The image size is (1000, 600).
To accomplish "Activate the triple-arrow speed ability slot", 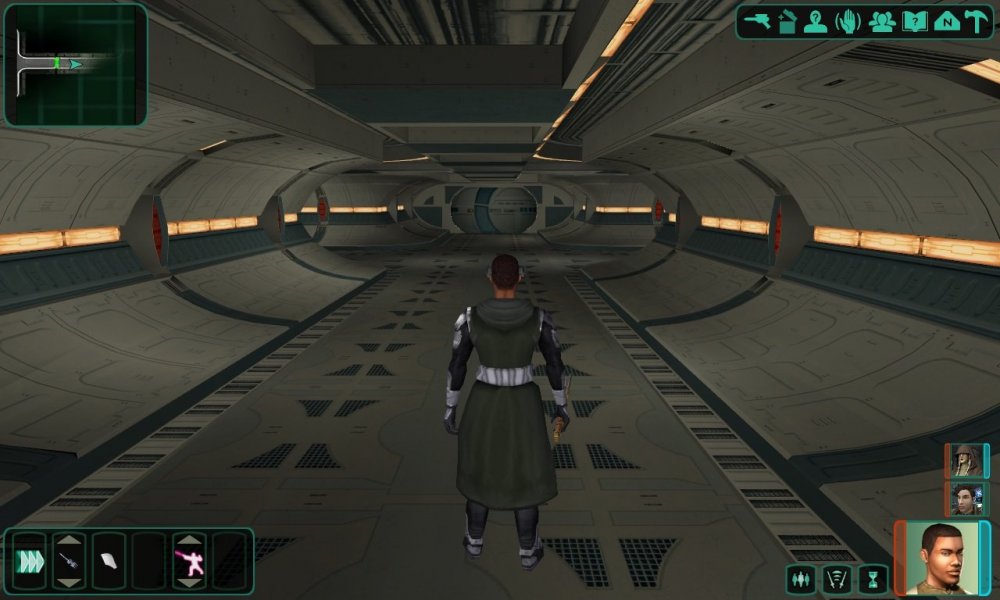I will tap(29, 562).
